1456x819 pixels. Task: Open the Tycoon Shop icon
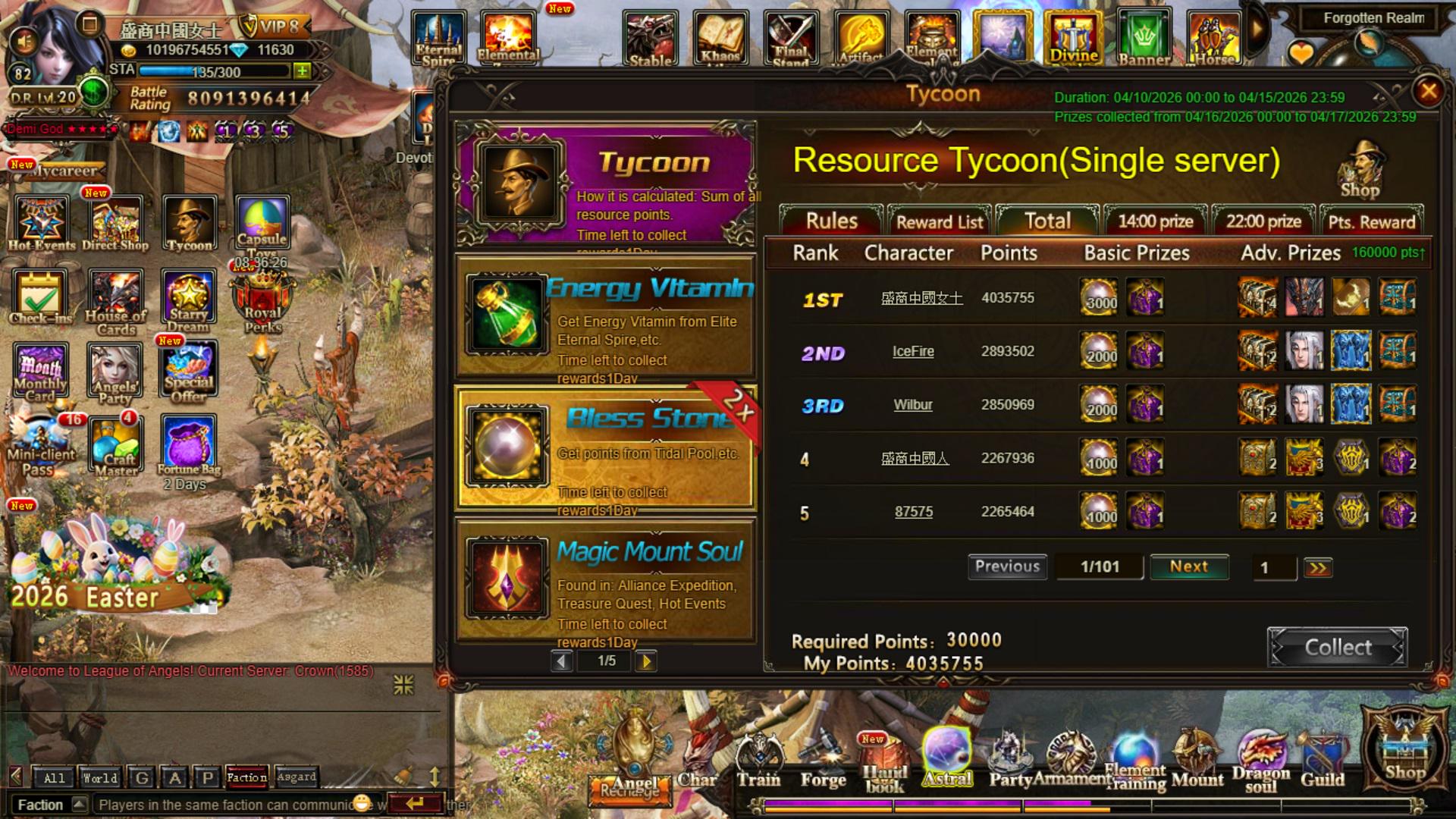pyautogui.click(x=1360, y=170)
